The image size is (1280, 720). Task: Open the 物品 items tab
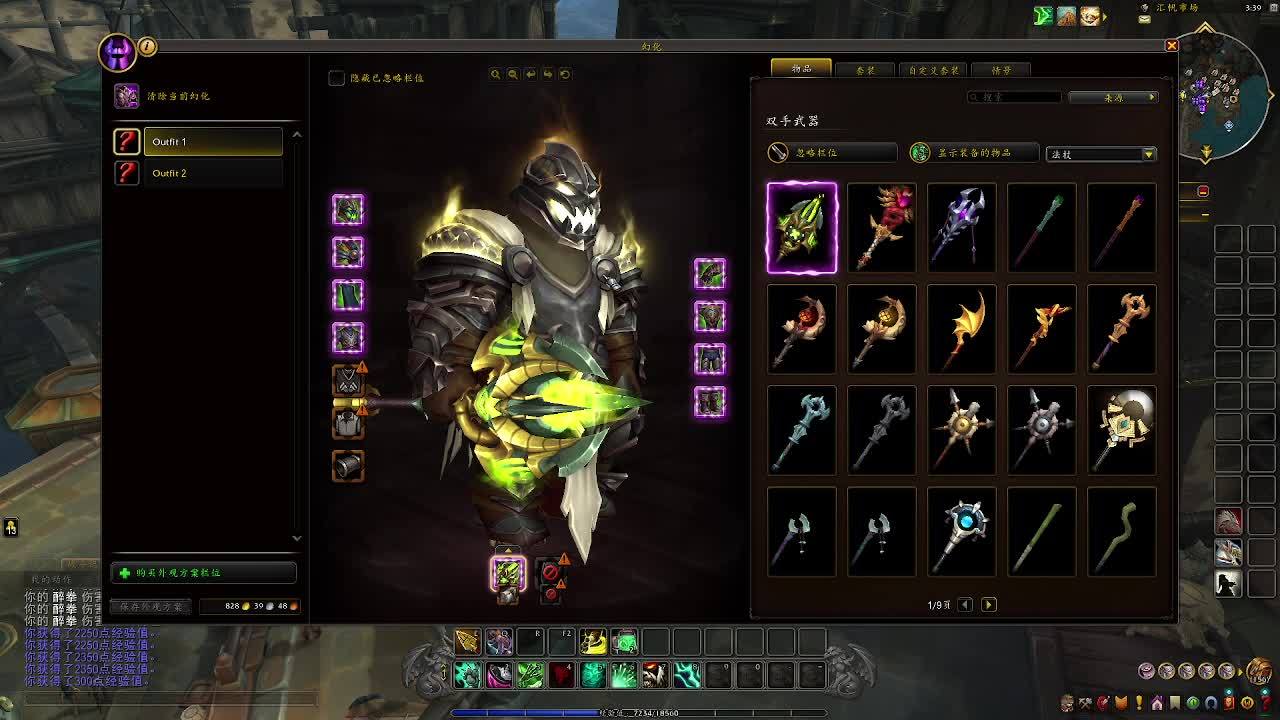click(x=801, y=69)
